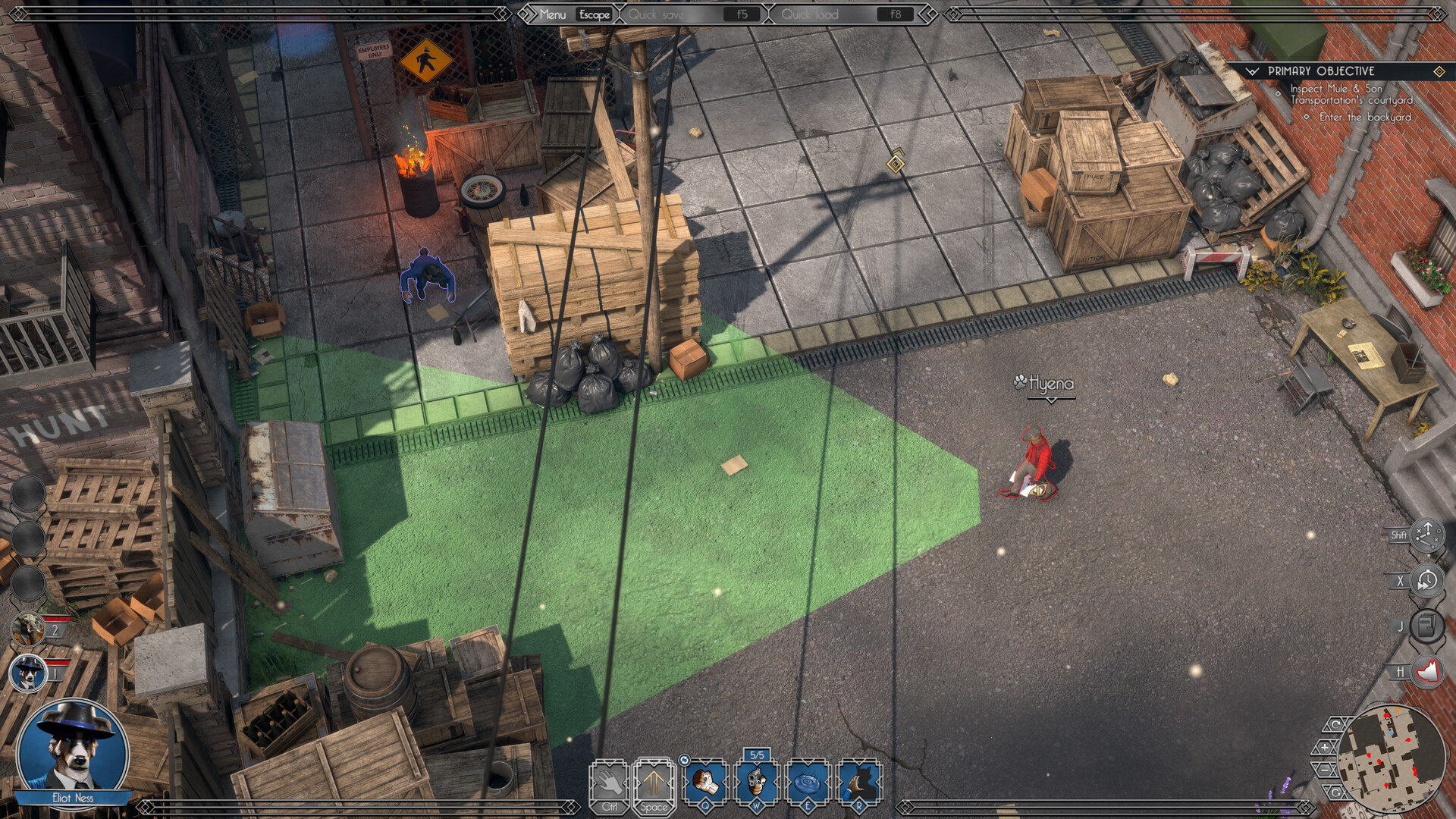This screenshot has width=1456, height=819.
Task: Collapse the Primary Objective tracker
Action: (x=1252, y=71)
